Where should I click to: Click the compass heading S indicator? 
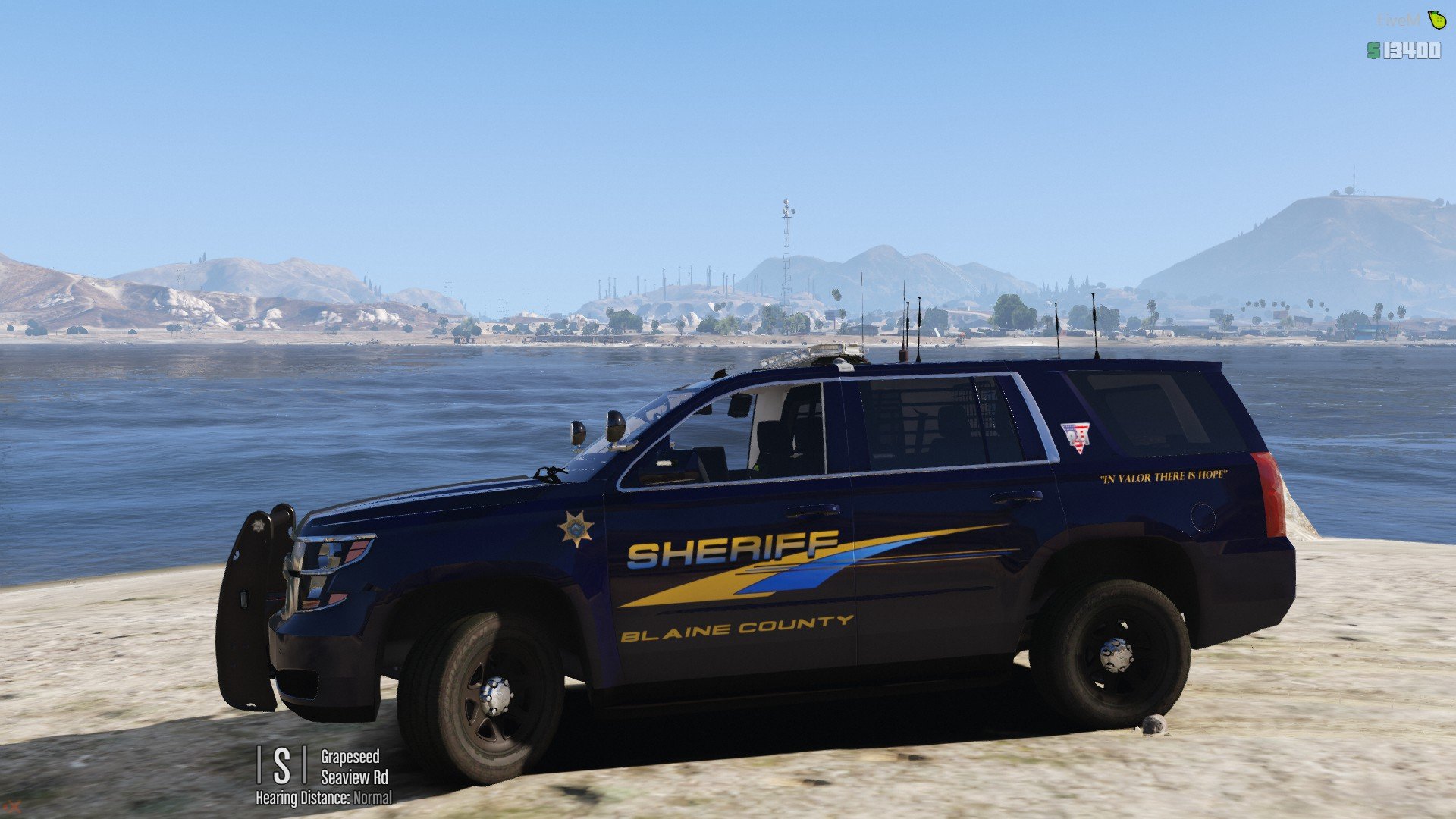(281, 765)
